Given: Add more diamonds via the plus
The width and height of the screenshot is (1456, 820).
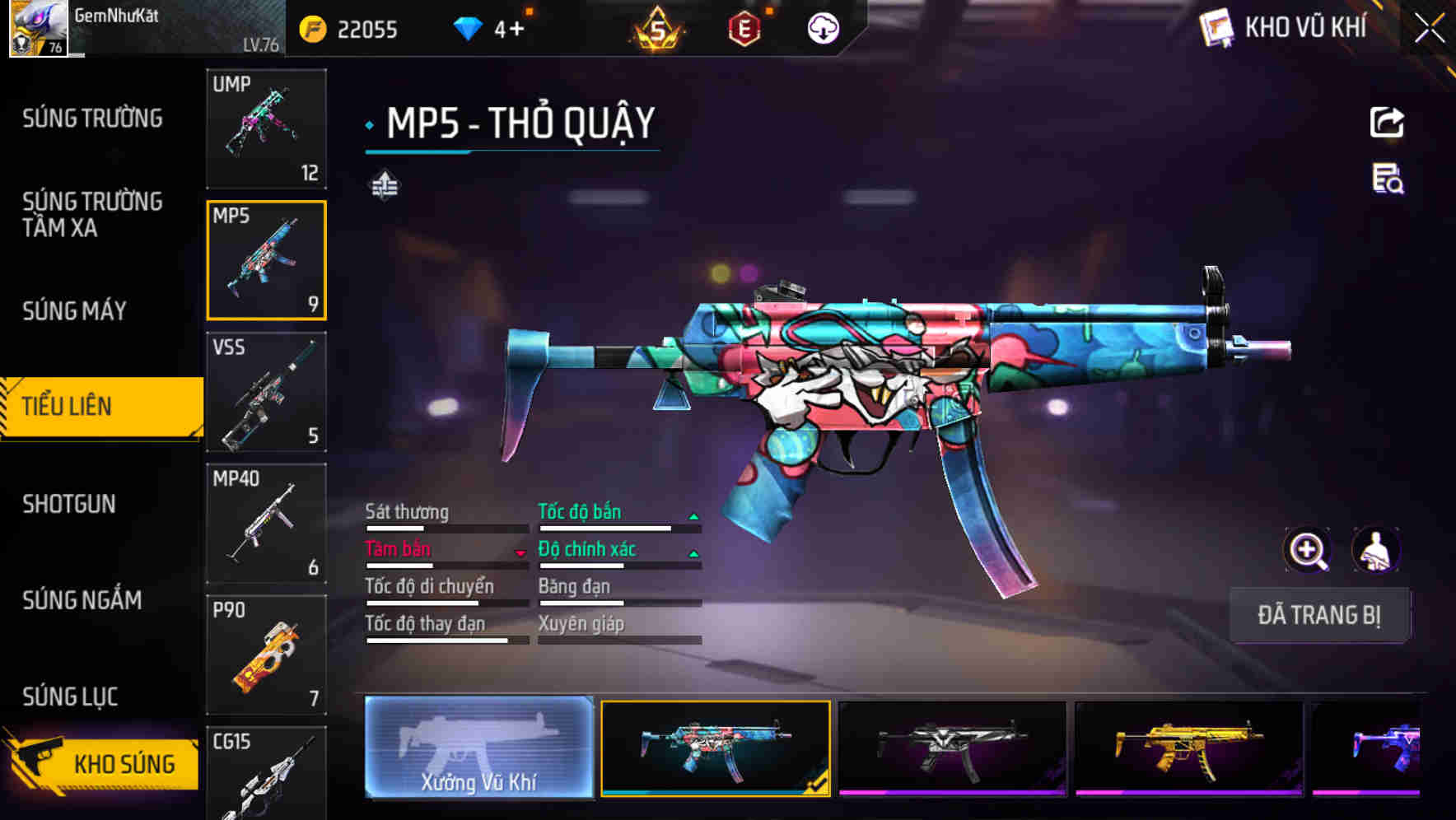Looking at the screenshot, I should click(x=516, y=30).
